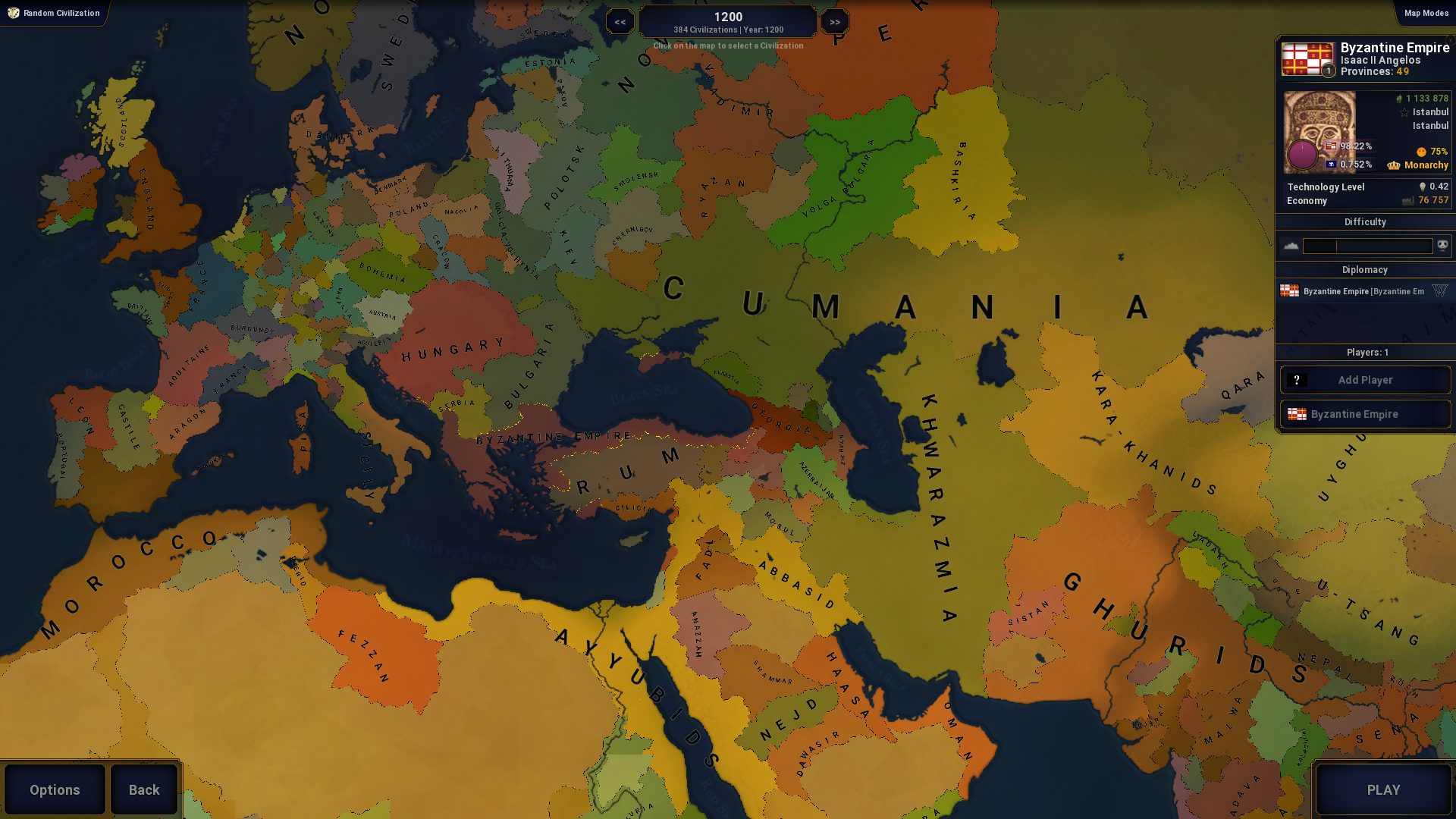The image size is (1456, 819).
Task: Adjust the Difficulty slider bar
Action: [1367, 246]
